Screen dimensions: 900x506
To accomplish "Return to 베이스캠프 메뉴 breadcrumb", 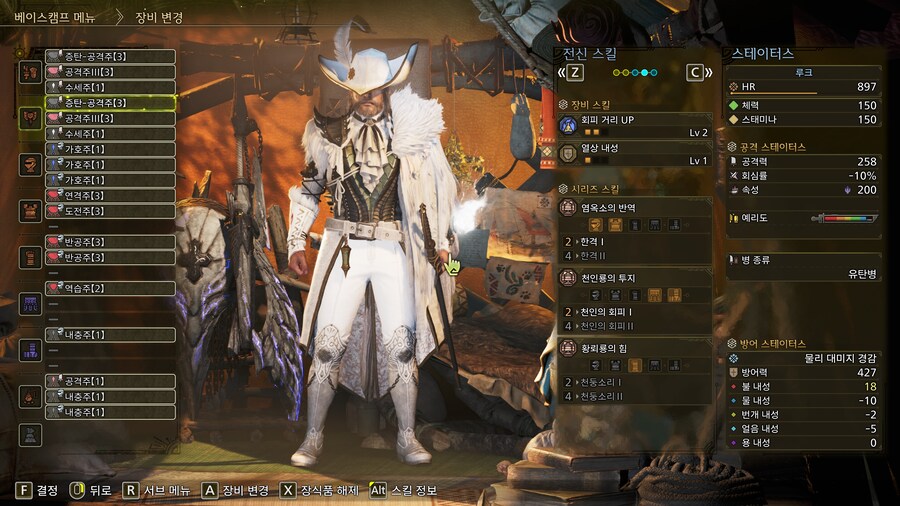I will click(54, 17).
